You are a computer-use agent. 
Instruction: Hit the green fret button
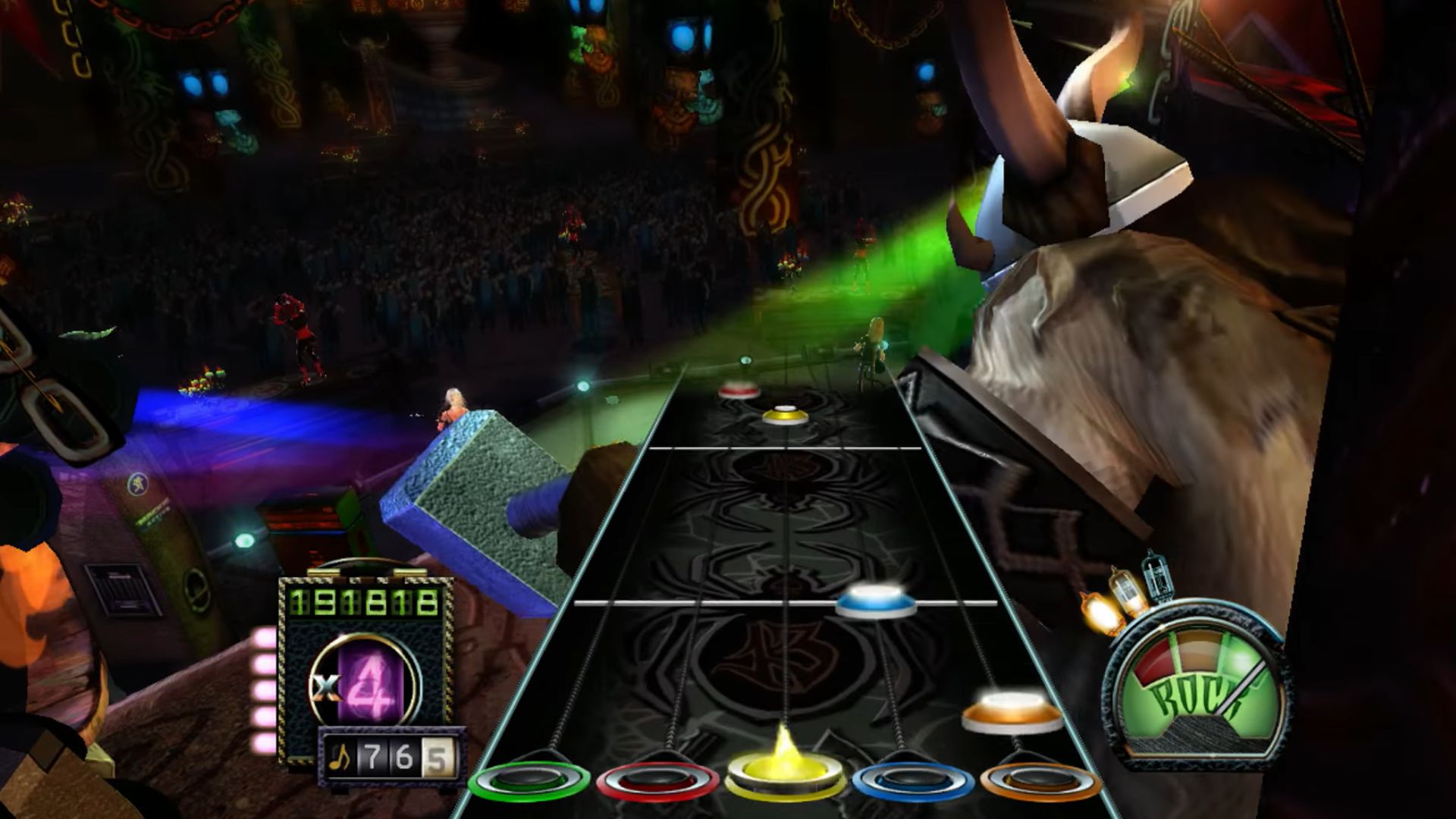click(529, 780)
